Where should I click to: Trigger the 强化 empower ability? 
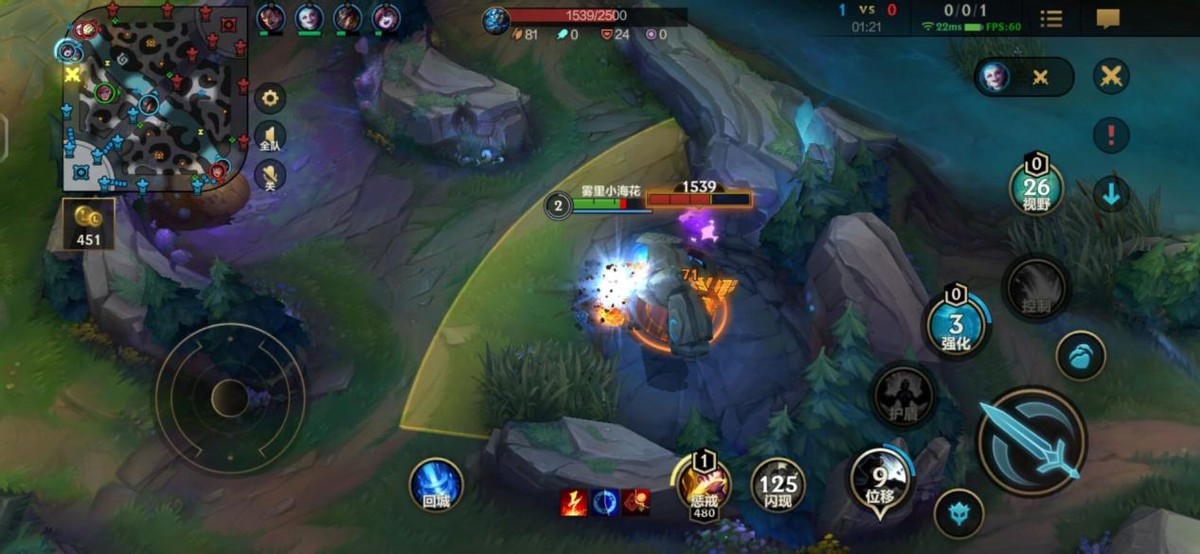point(957,324)
